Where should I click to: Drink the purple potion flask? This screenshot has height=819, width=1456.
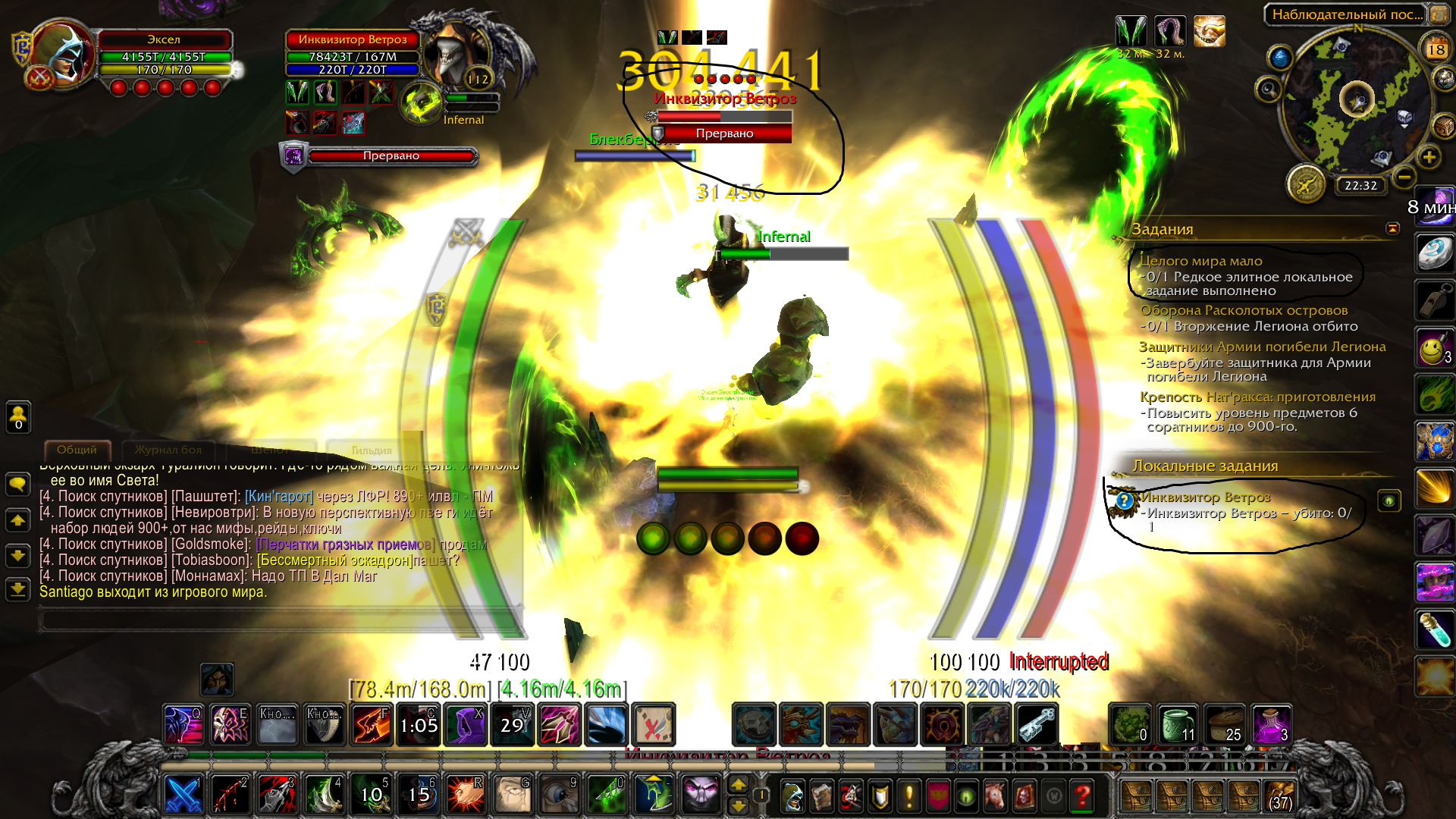pos(1271,724)
